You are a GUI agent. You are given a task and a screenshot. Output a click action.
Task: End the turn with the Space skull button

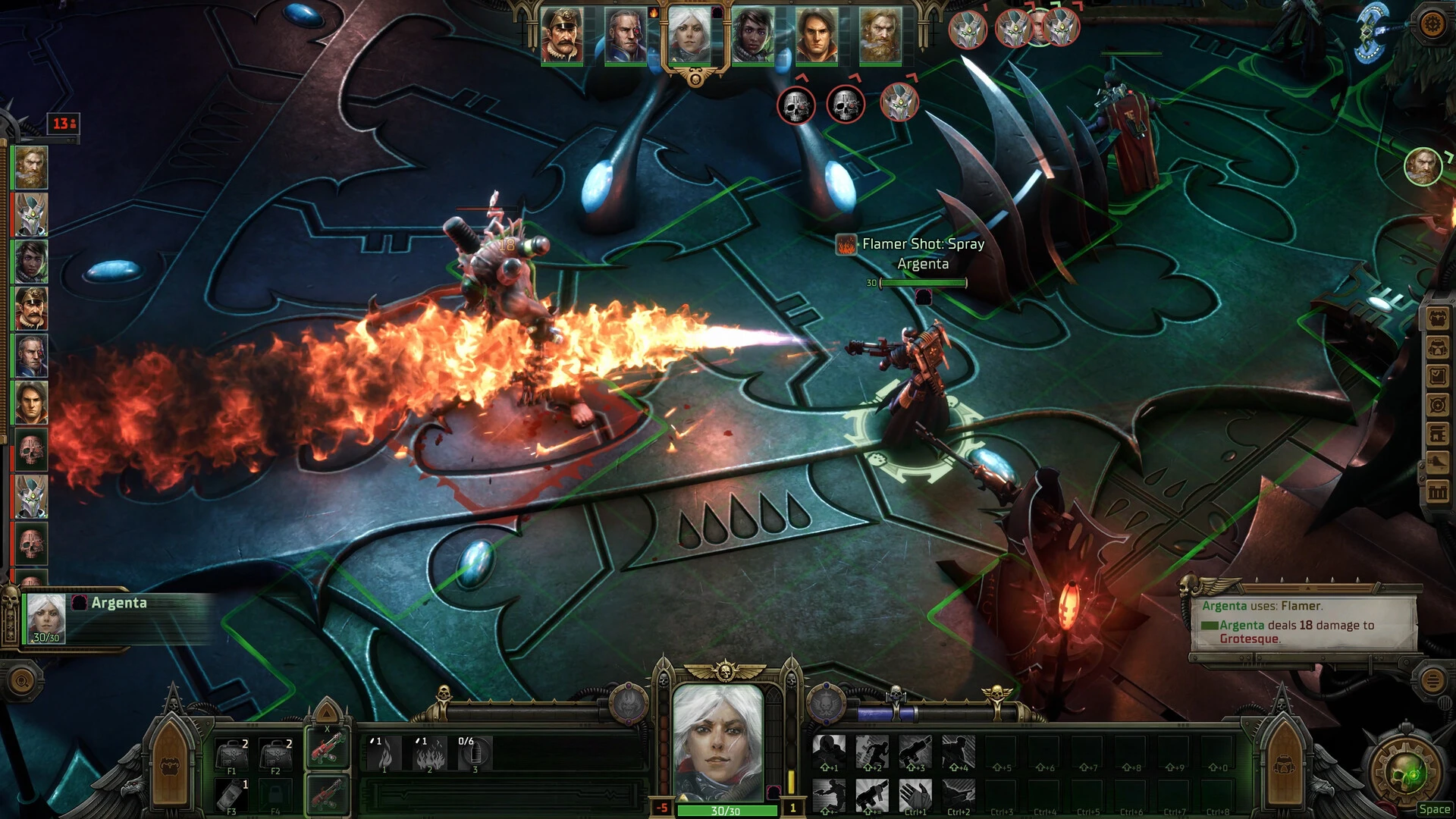(1405, 772)
